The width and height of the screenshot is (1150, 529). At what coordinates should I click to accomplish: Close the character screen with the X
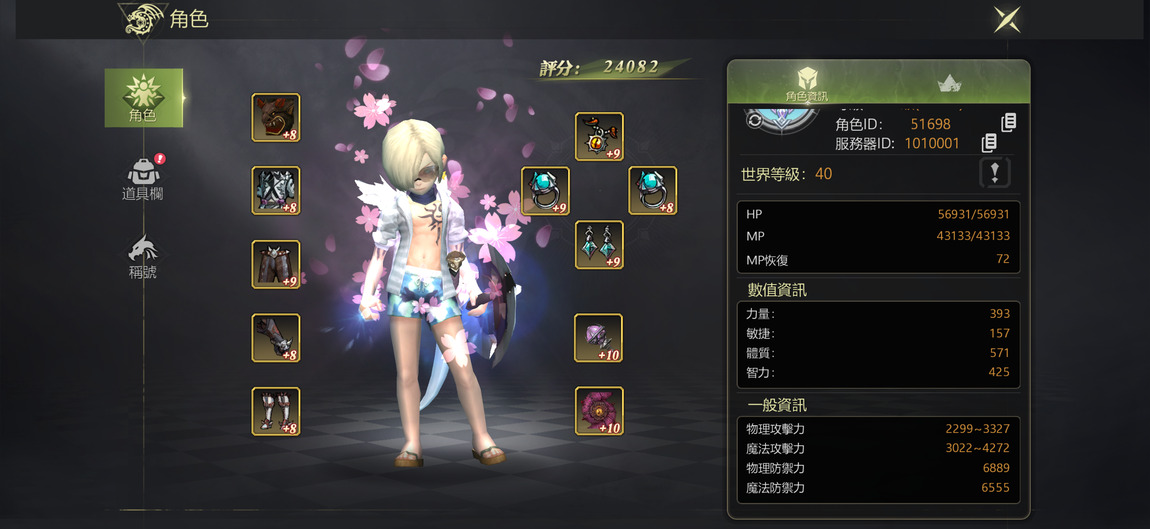pos(1006,19)
